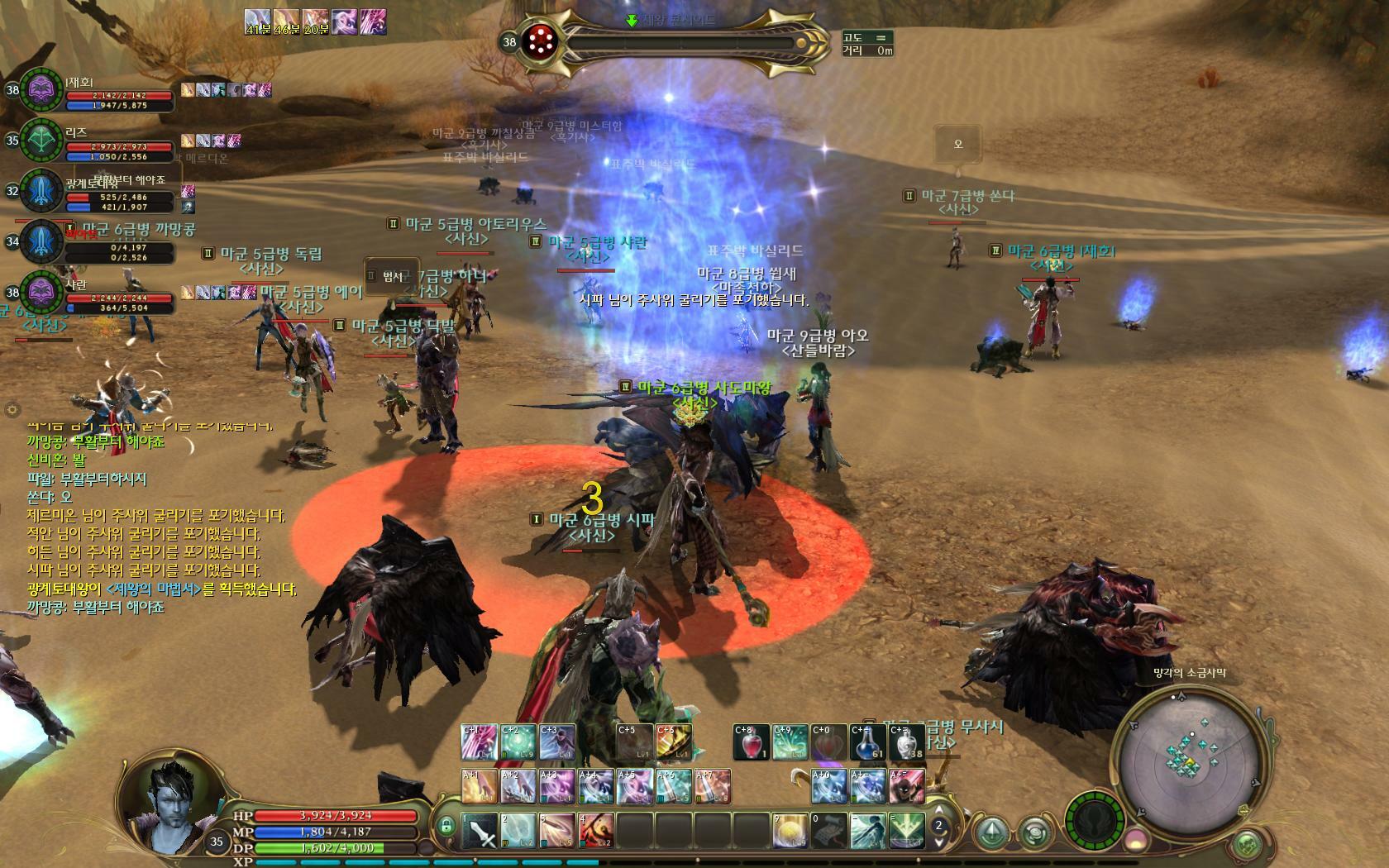Drink the red potion in slot C+8
The image size is (1389, 868).
[x=751, y=742]
